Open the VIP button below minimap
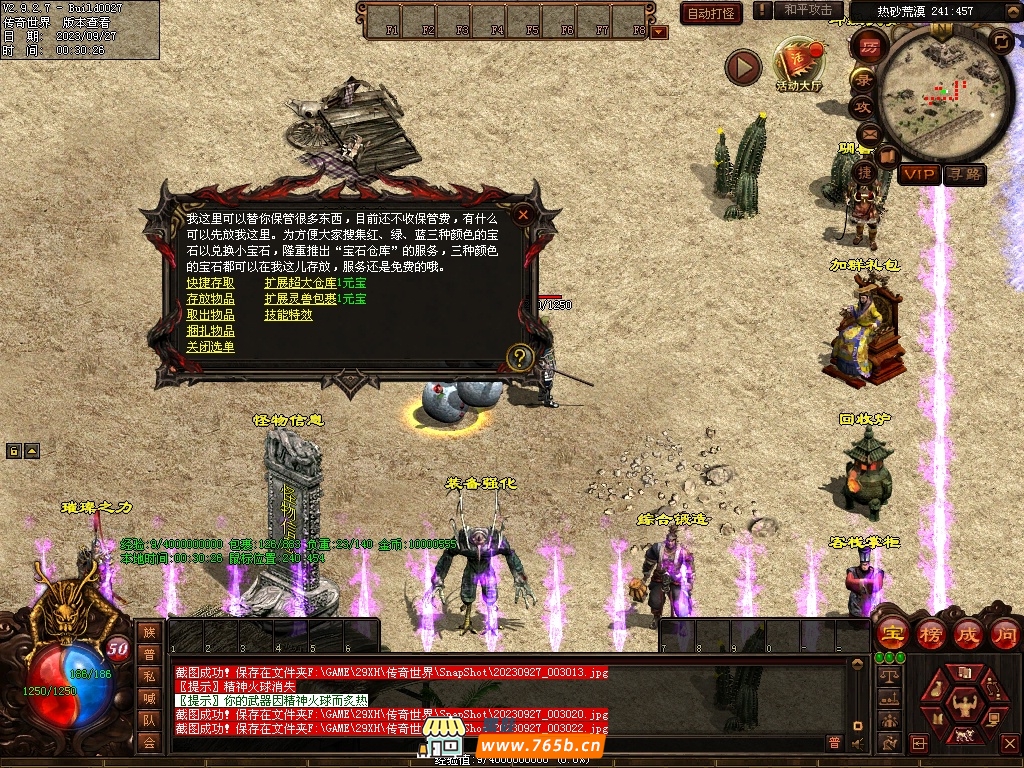 pos(918,175)
